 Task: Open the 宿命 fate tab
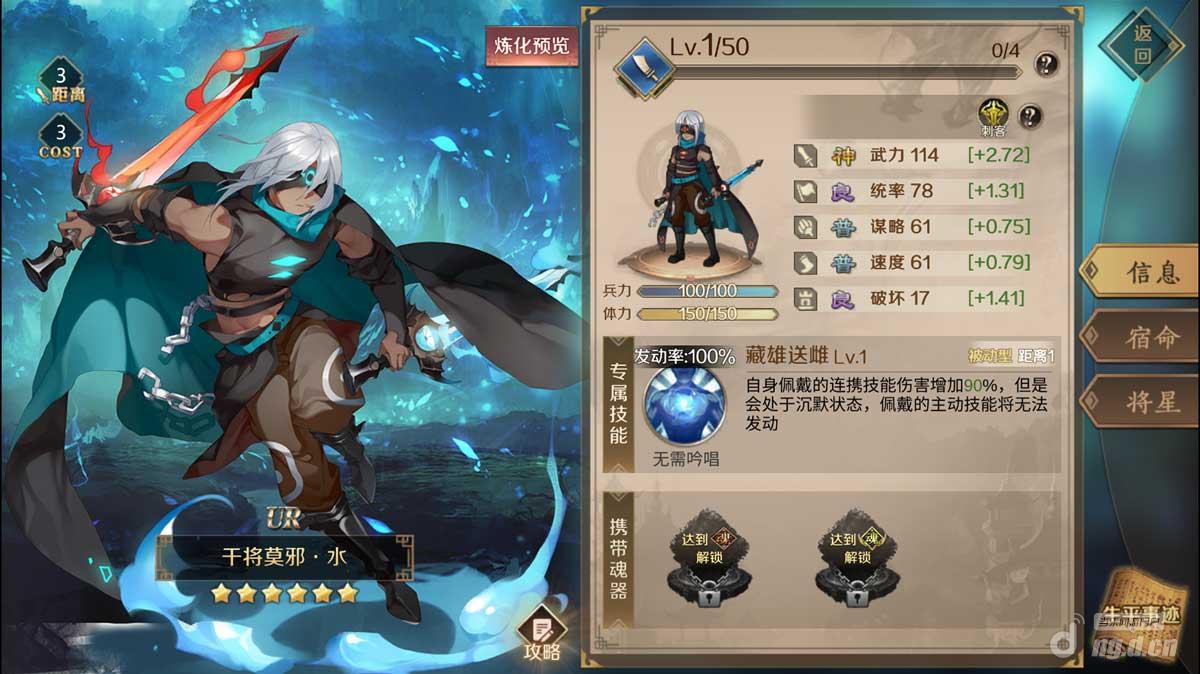1140,337
